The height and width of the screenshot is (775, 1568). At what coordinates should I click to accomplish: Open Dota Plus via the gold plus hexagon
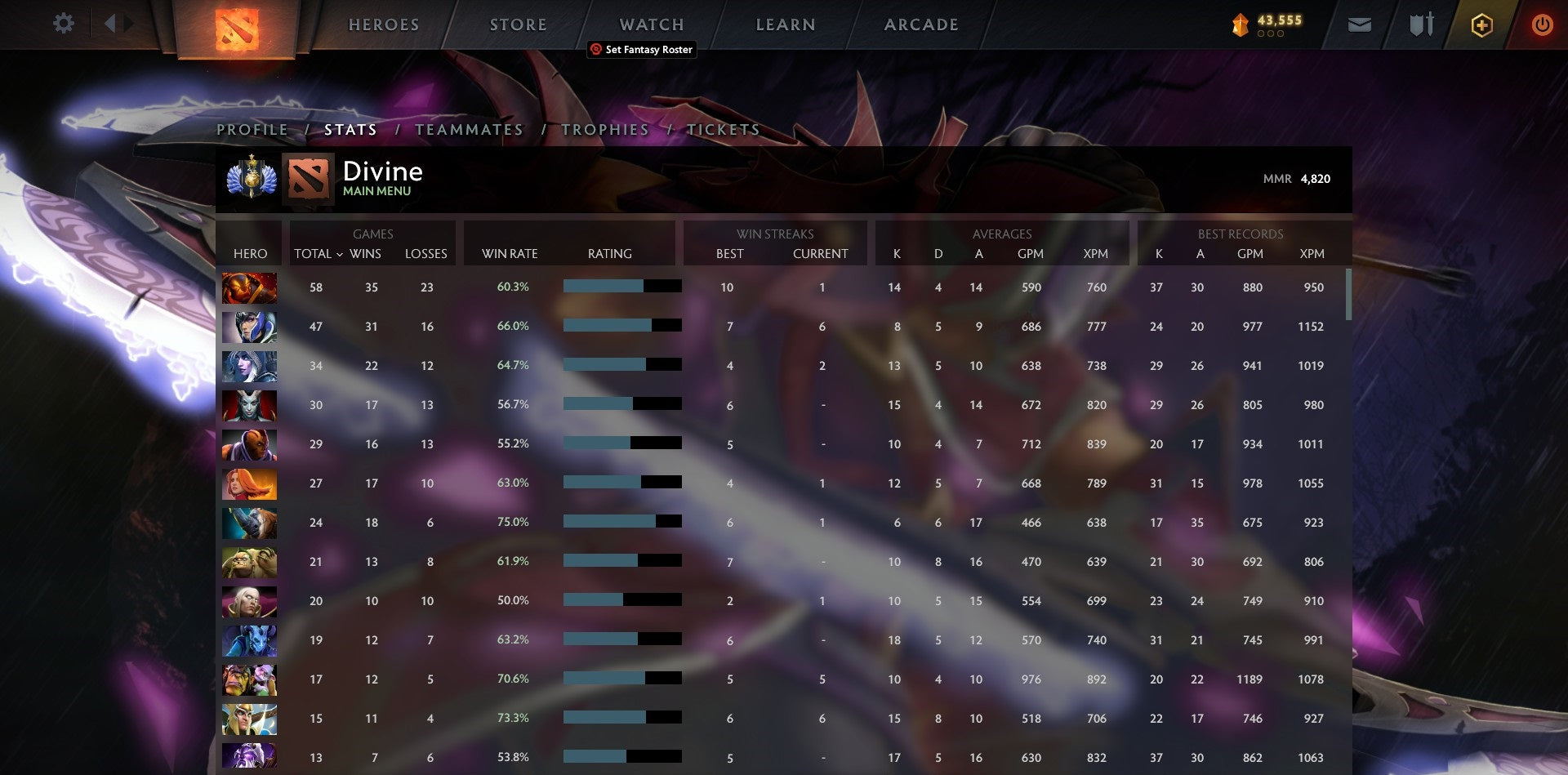pyautogui.click(x=1481, y=25)
